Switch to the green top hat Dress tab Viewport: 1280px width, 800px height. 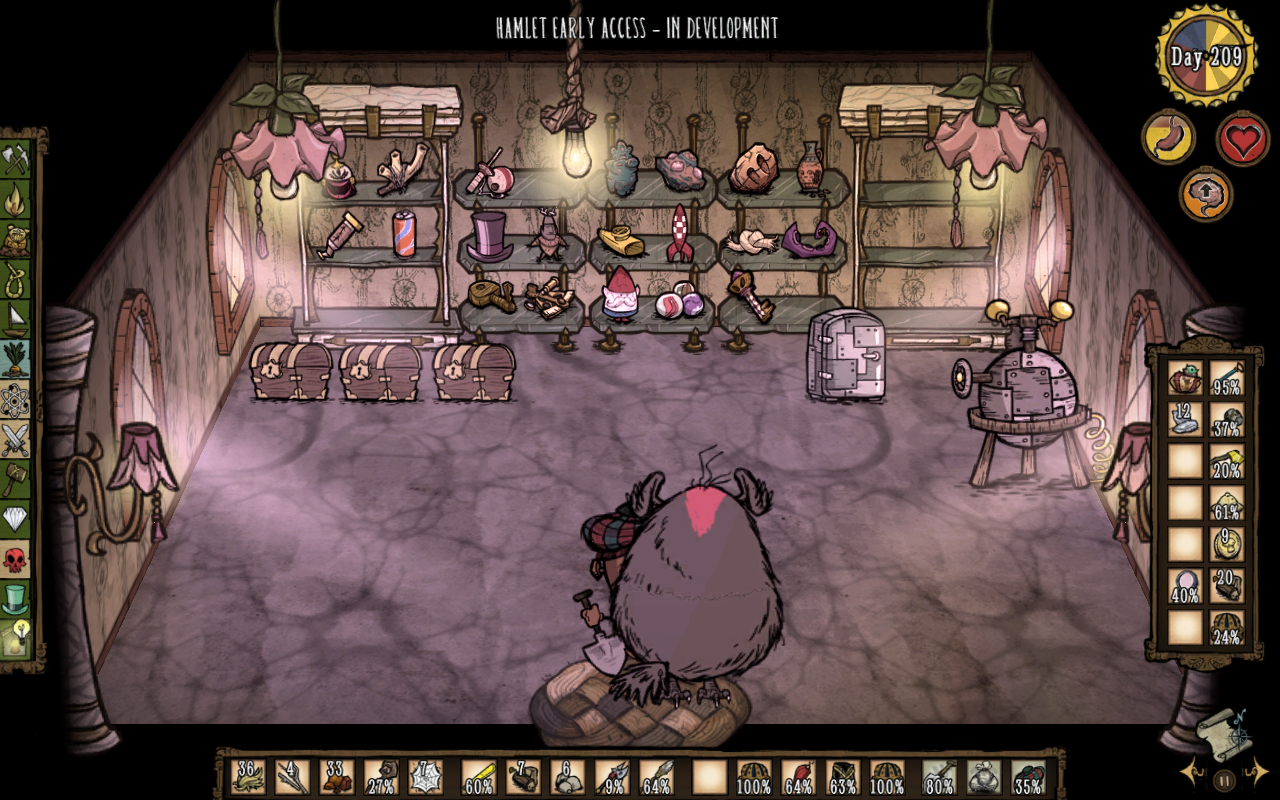(x=16, y=597)
